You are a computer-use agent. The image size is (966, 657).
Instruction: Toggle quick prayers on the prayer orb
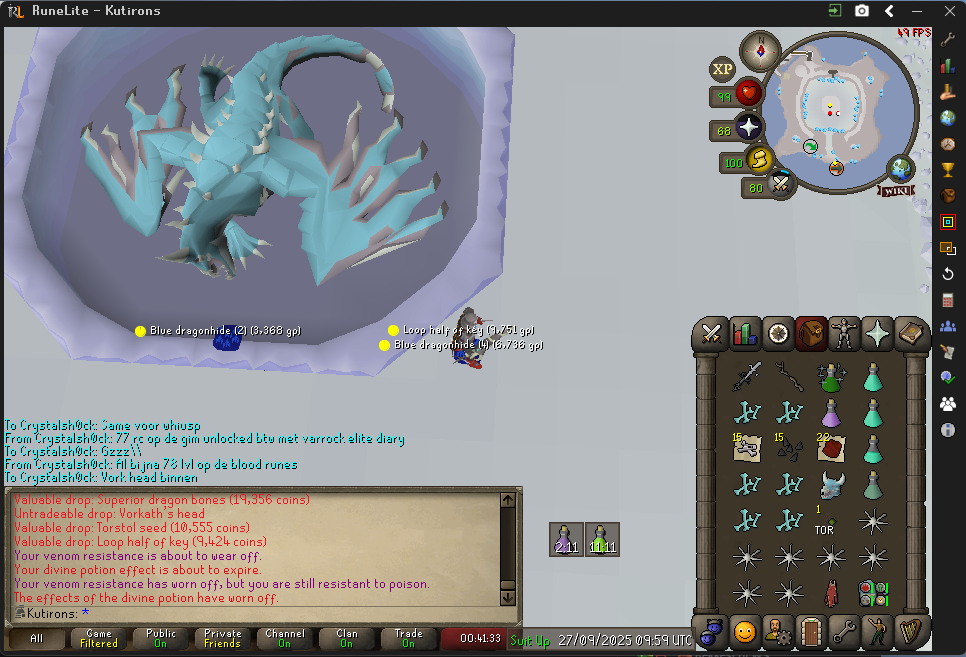pyautogui.click(x=748, y=128)
